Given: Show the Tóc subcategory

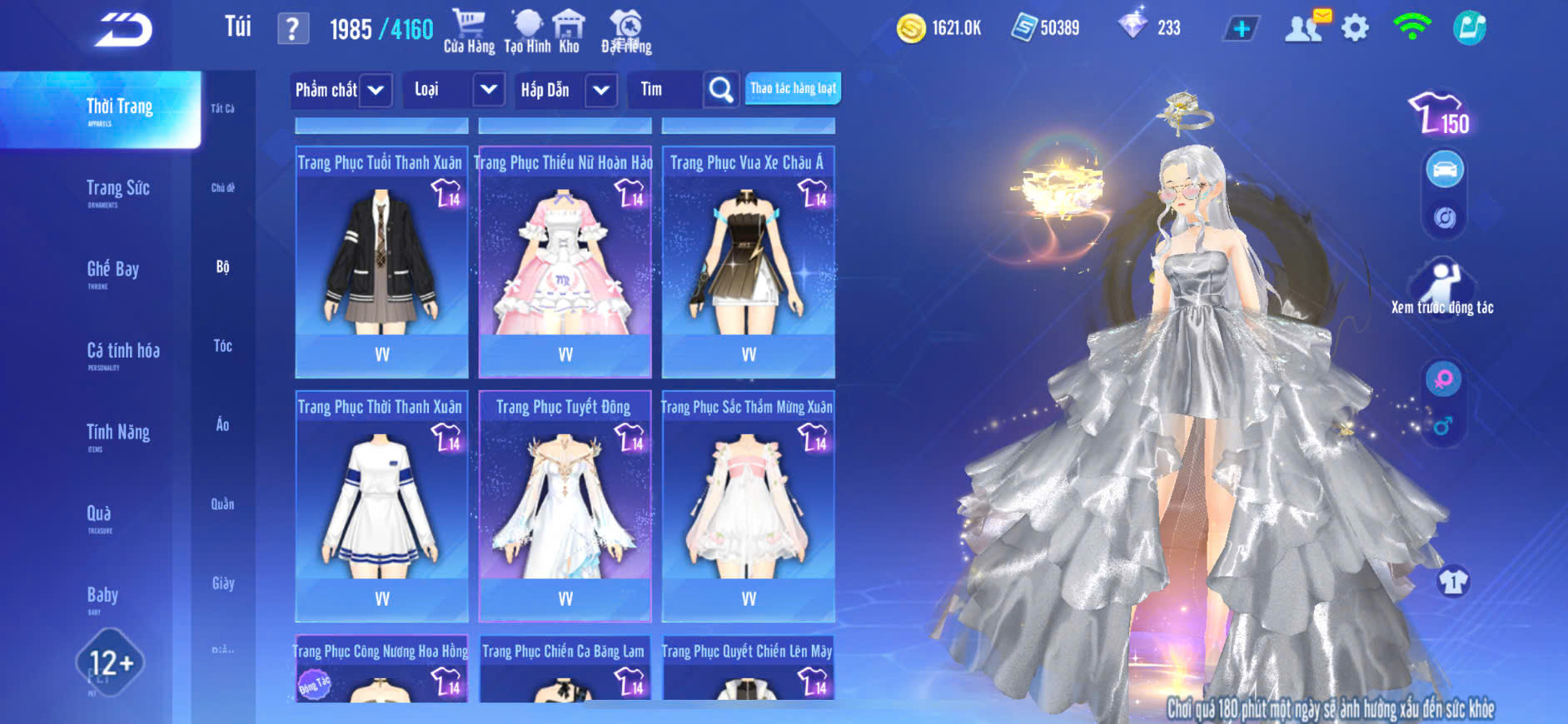Looking at the screenshot, I should tap(222, 345).
